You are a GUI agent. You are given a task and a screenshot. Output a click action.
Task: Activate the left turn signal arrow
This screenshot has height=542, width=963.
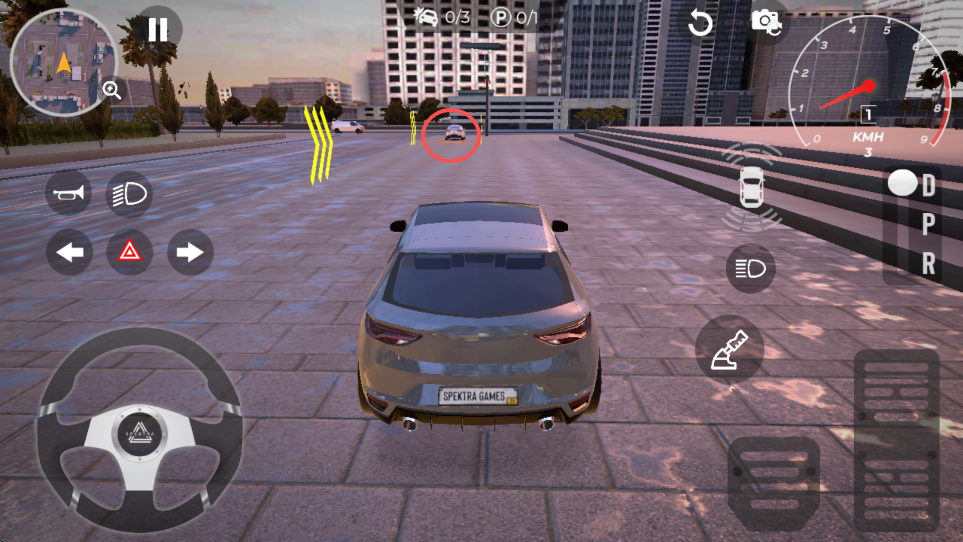click(69, 252)
